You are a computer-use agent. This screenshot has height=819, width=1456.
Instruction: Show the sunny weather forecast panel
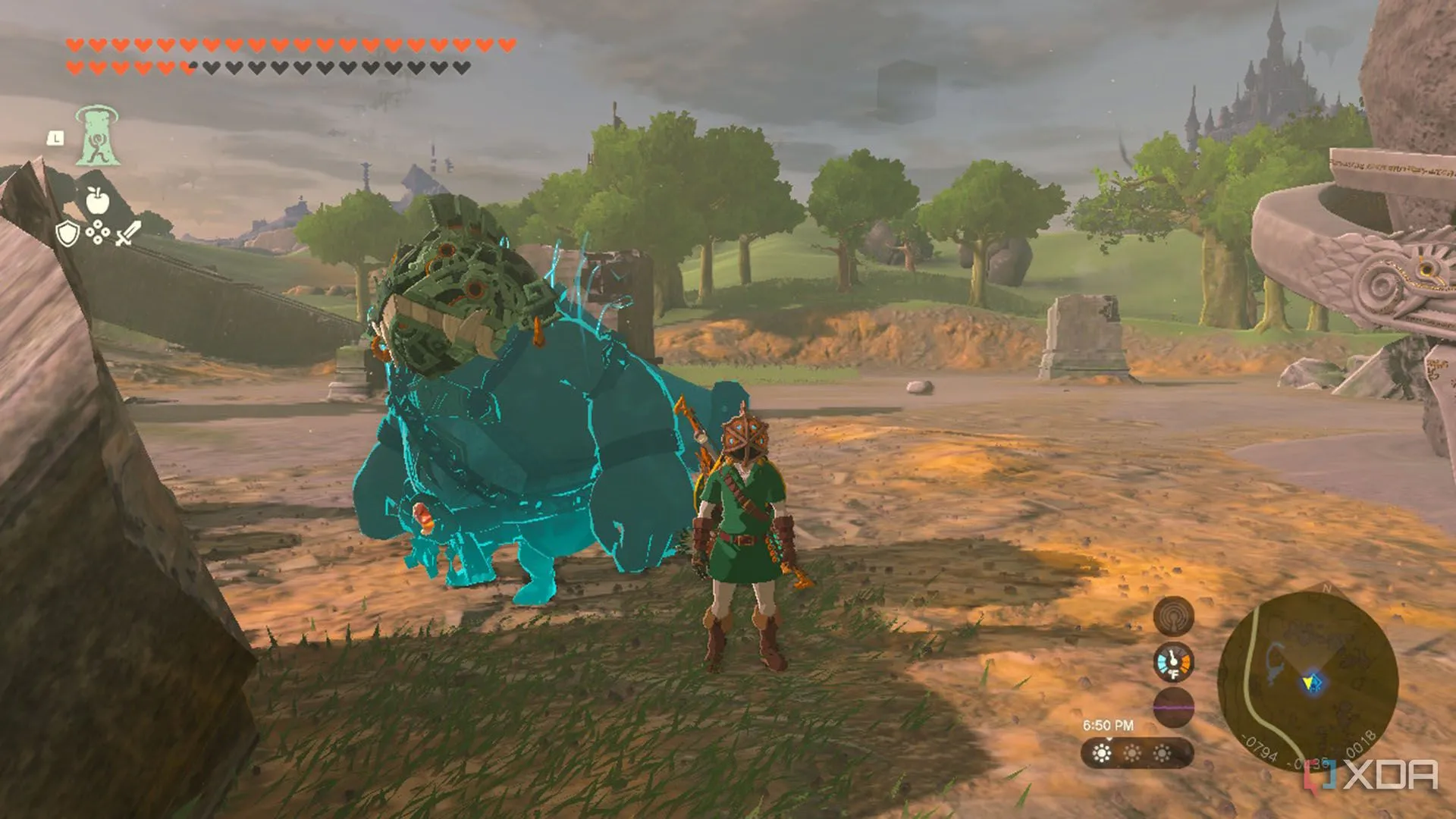point(1137,753)
